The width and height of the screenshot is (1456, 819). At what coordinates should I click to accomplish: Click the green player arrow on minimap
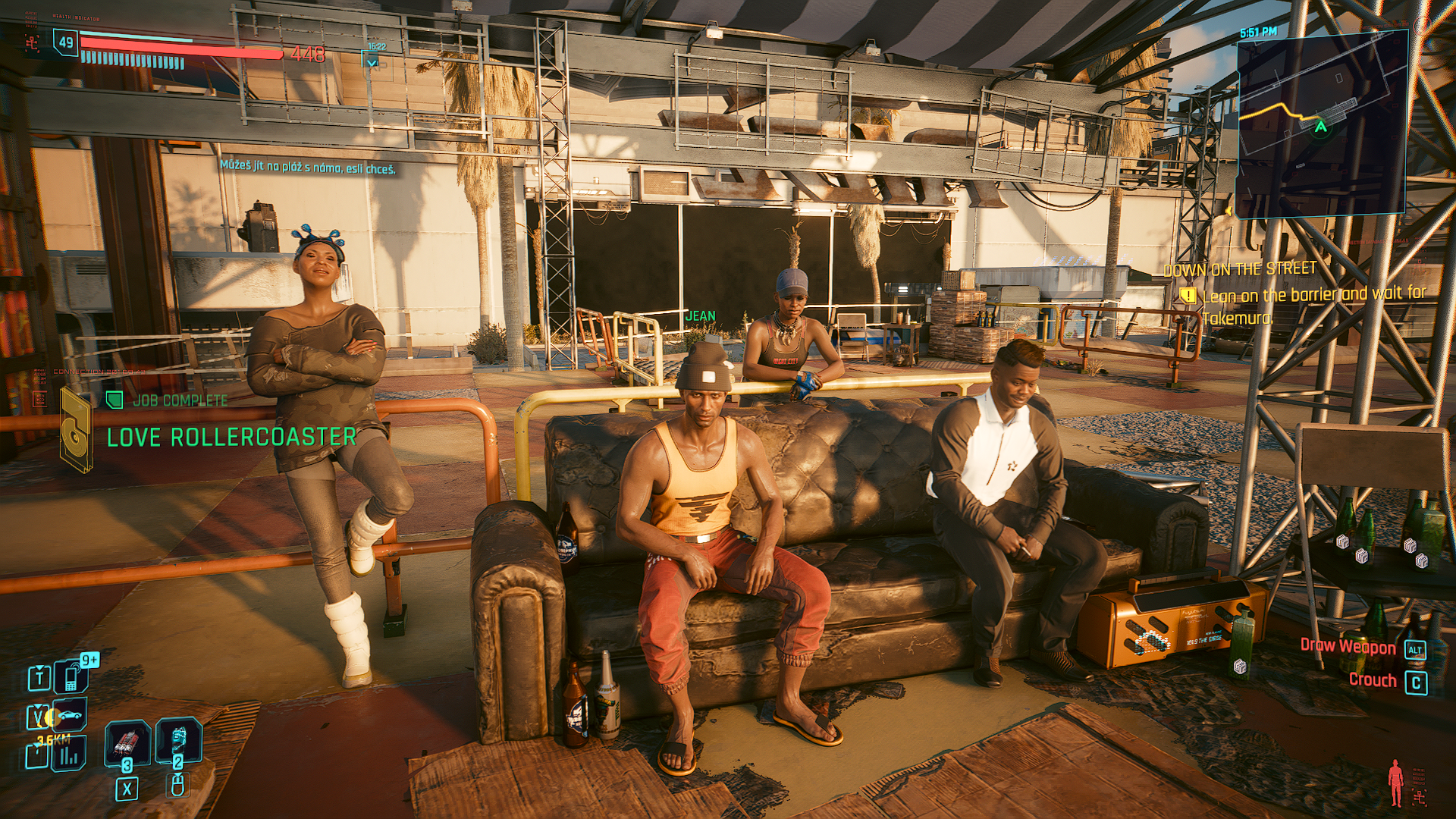click(x=1321, y=127)
